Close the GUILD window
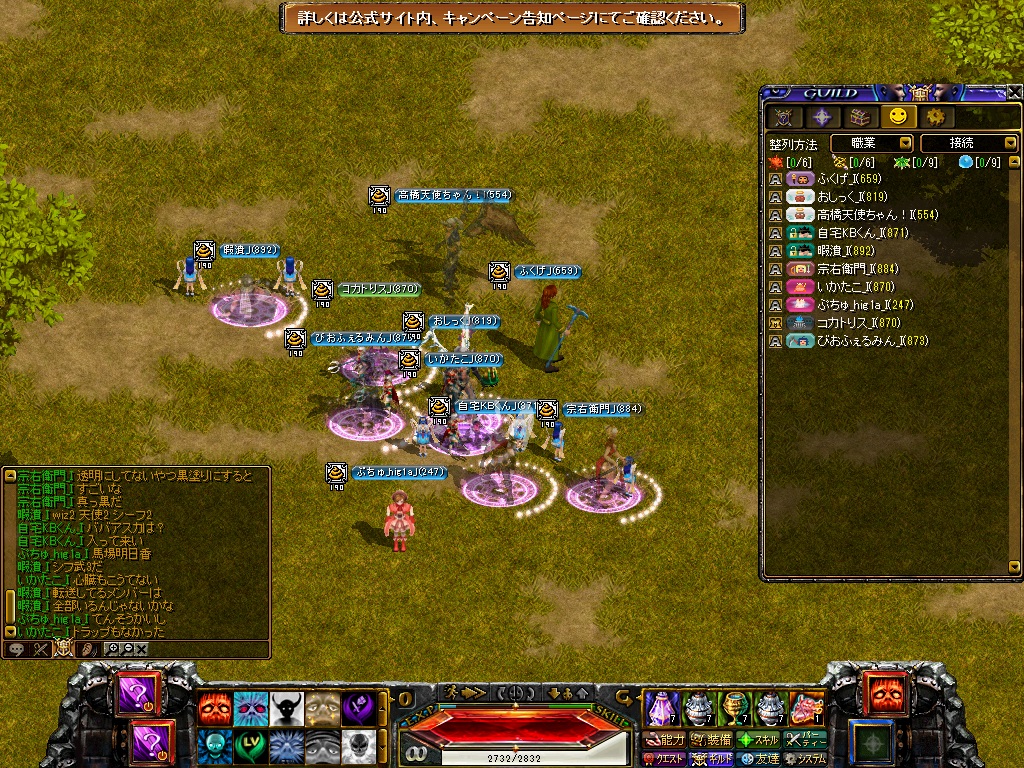Screen dimensions: 1024x768 click(x=1014, y=92)
